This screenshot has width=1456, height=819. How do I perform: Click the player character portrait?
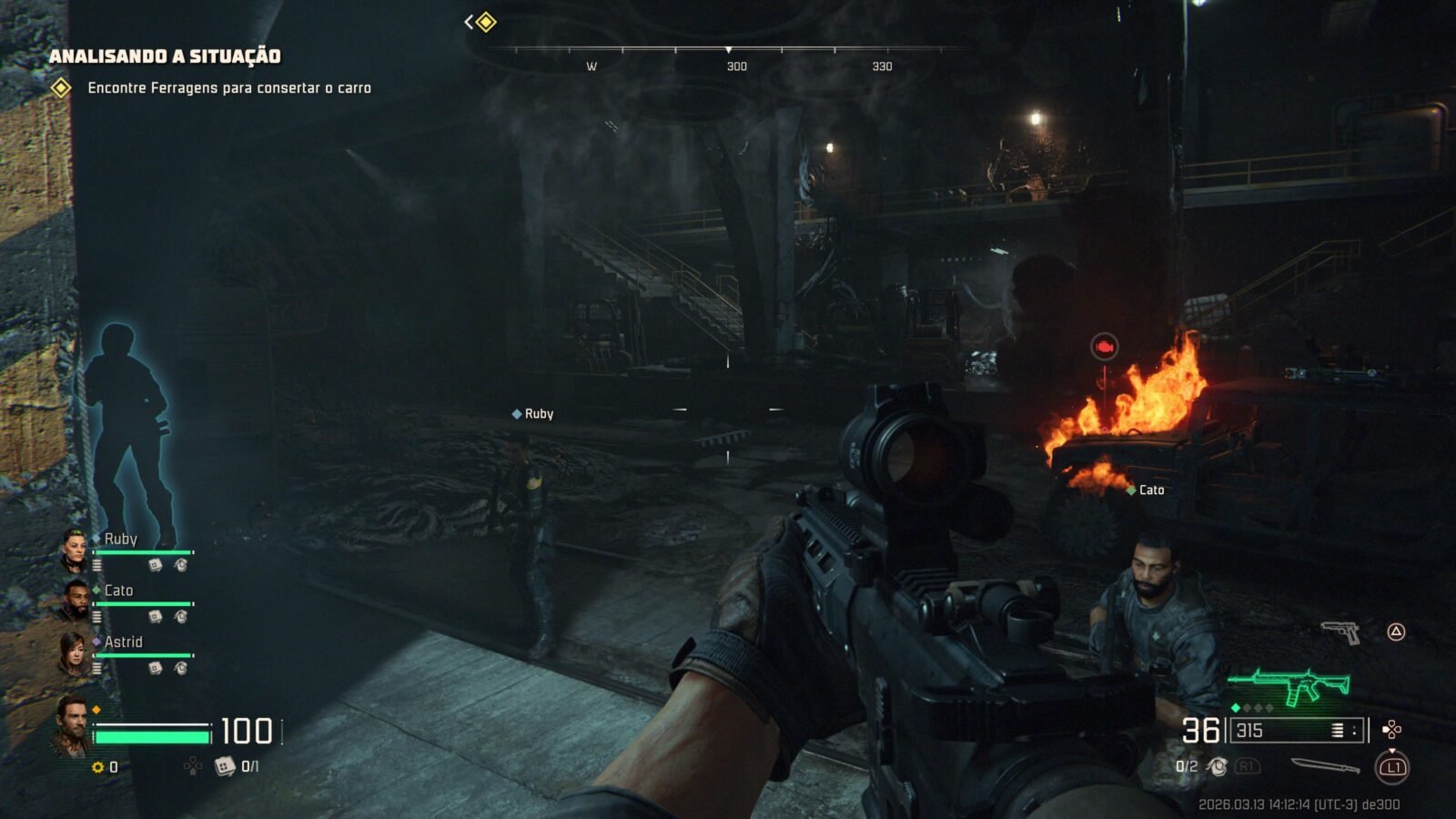click(70, 725)
